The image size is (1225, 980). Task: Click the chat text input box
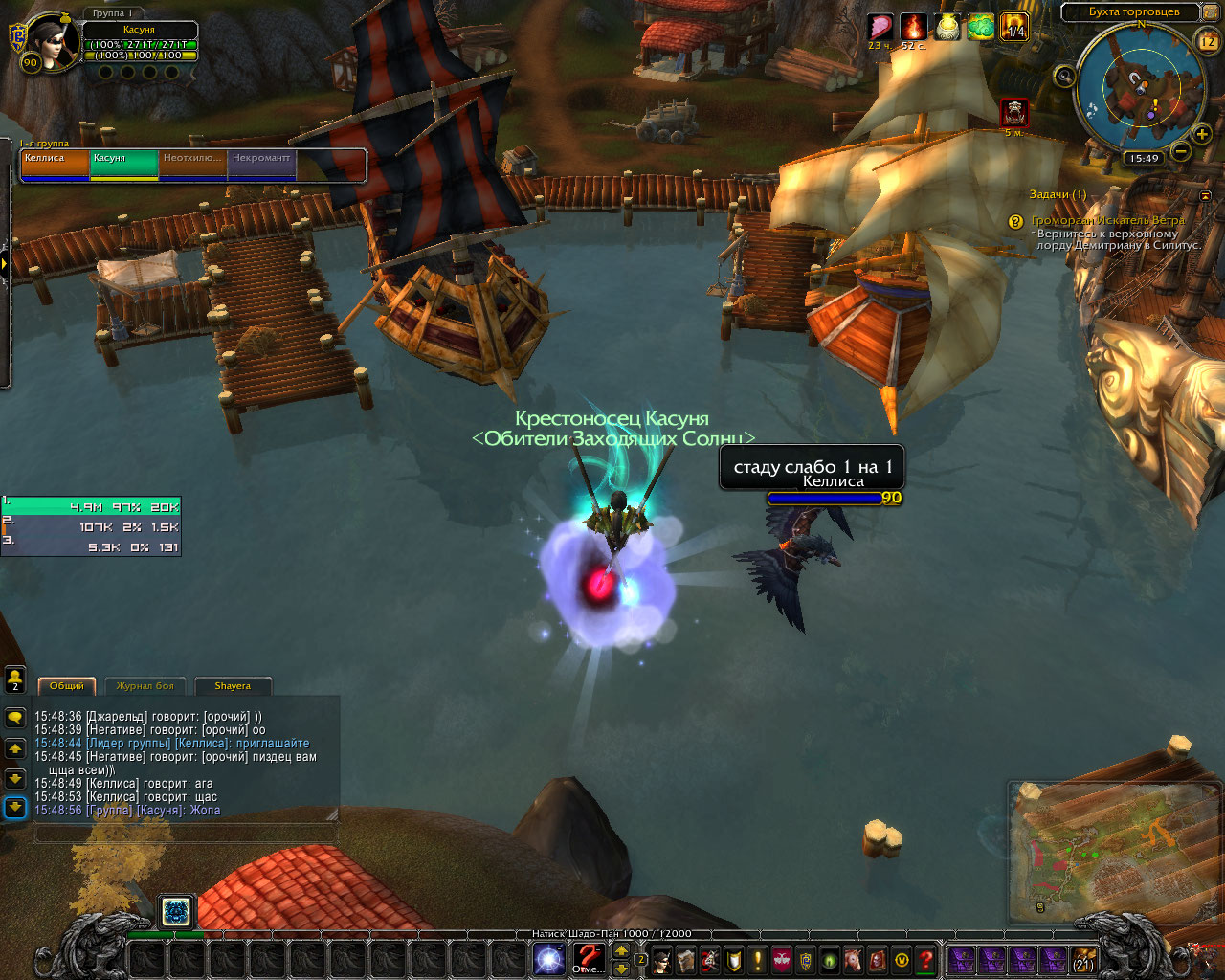[187, 835]
